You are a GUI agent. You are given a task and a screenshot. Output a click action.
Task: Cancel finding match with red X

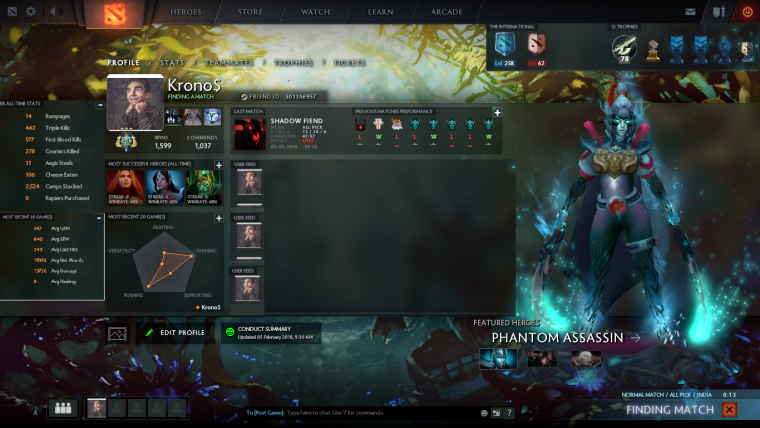pos(729,409)
